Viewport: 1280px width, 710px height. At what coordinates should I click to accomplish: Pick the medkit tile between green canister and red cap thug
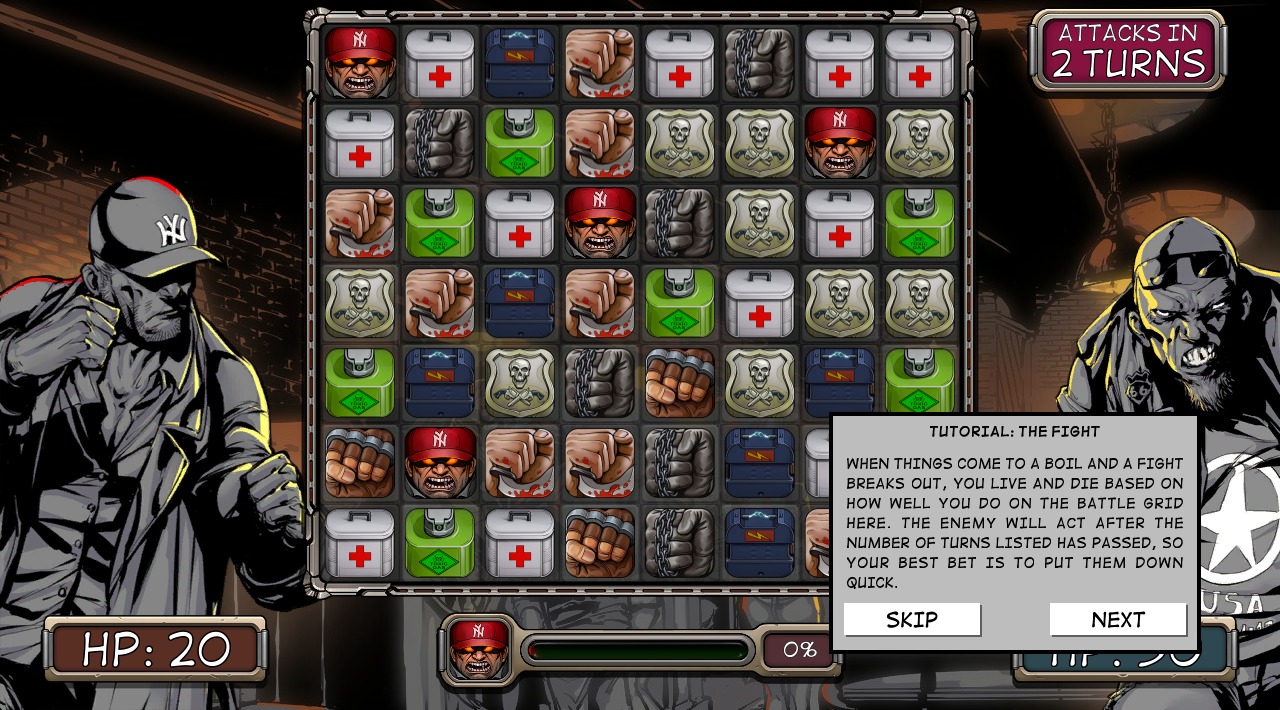tap(520, 223)
